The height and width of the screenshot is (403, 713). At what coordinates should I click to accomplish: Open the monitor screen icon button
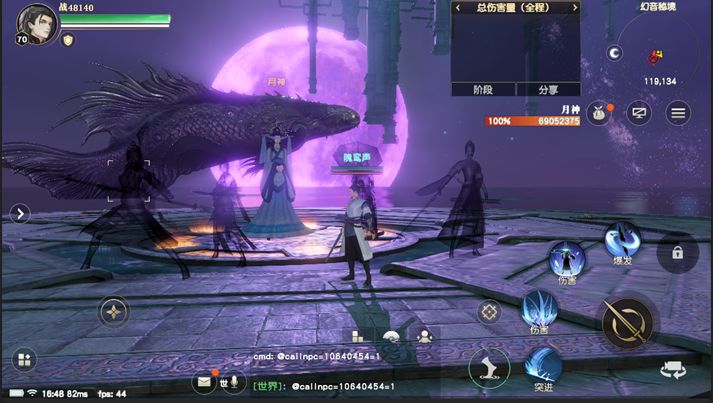point(639,113)
